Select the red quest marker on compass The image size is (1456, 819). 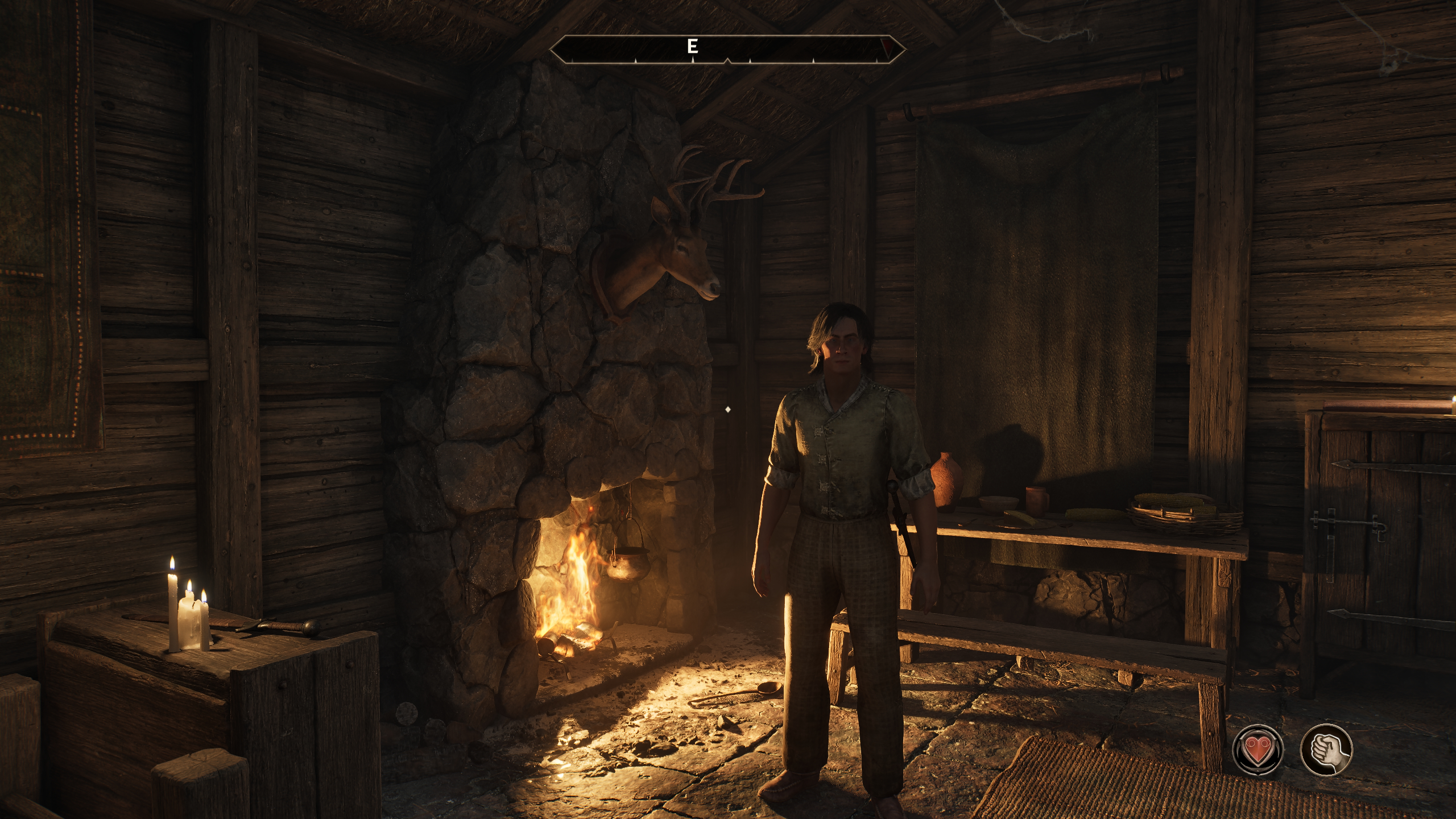887,44
